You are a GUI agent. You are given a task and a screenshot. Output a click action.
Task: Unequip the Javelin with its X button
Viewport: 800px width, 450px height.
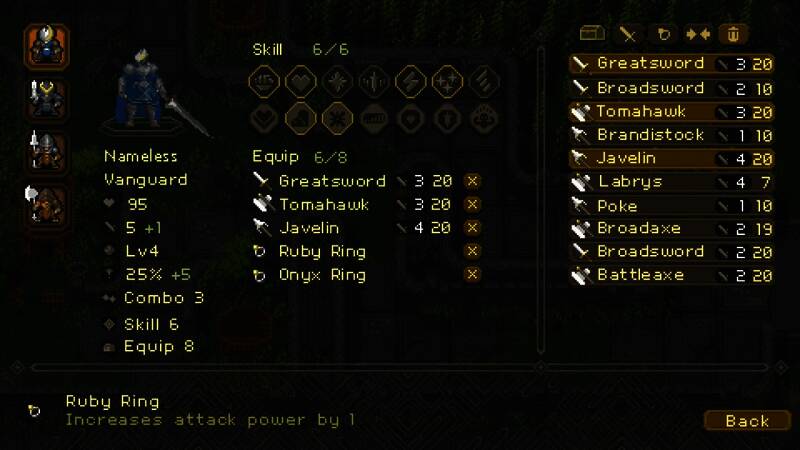tap(473, 228)
